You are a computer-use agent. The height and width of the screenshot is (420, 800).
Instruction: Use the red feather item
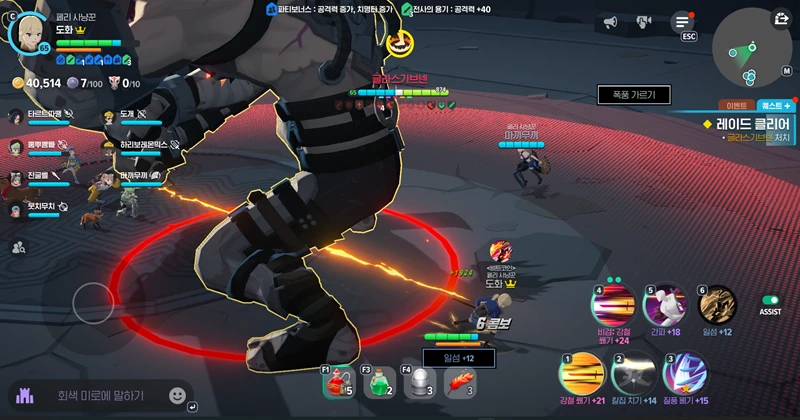pyautogui.click(x=459, y=381)
